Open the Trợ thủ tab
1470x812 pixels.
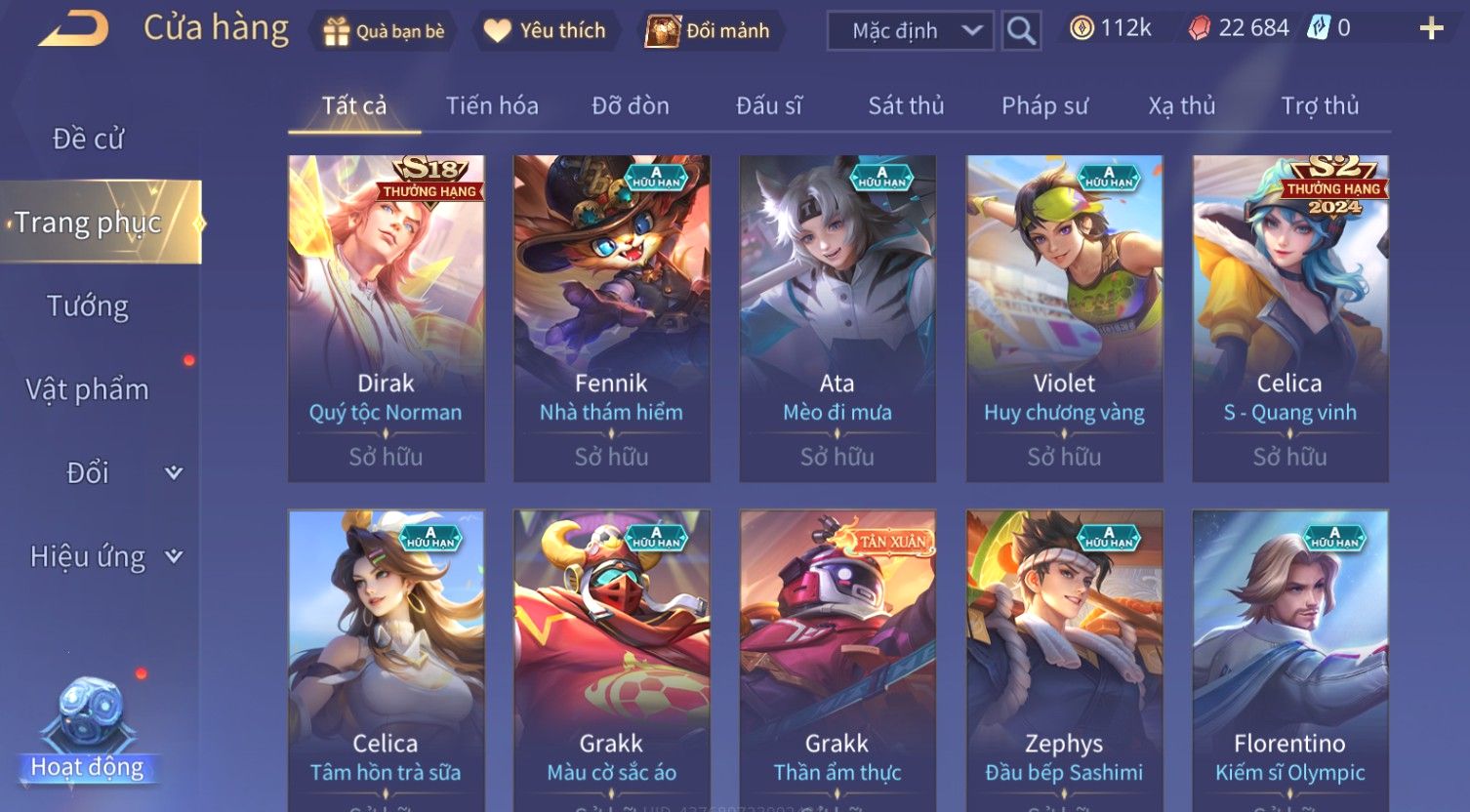tap(1320, 105)
